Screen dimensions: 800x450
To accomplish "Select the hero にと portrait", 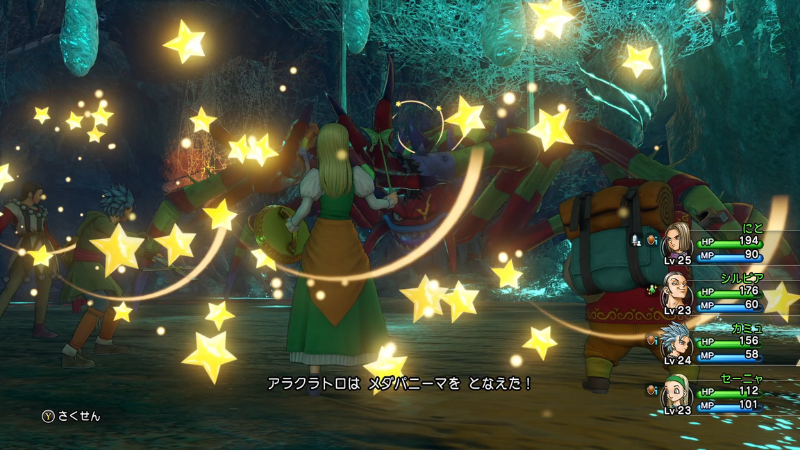I will point(677,242).
